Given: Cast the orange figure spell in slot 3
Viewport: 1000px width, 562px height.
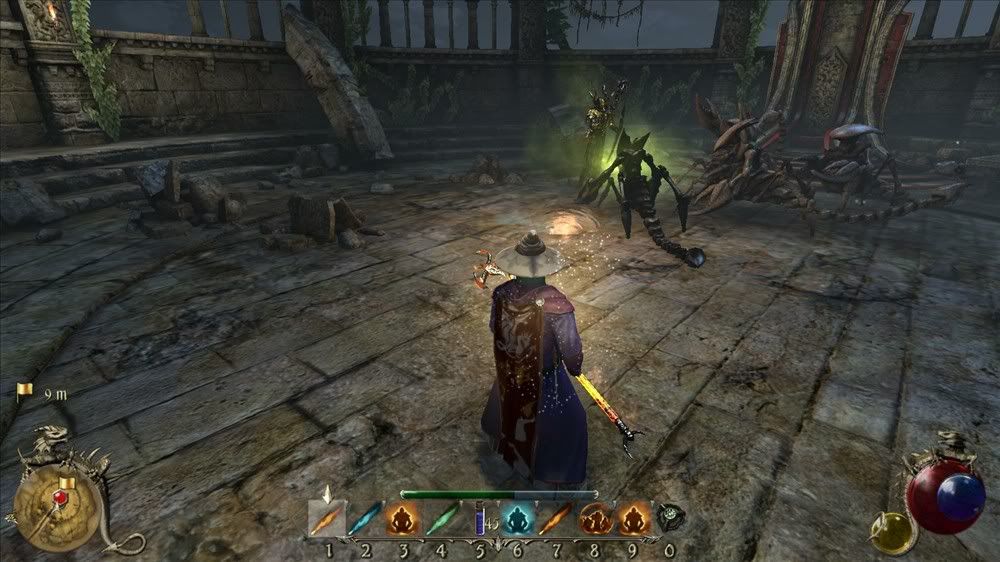Looking at the screenshot, I should [x=402, y=519].
